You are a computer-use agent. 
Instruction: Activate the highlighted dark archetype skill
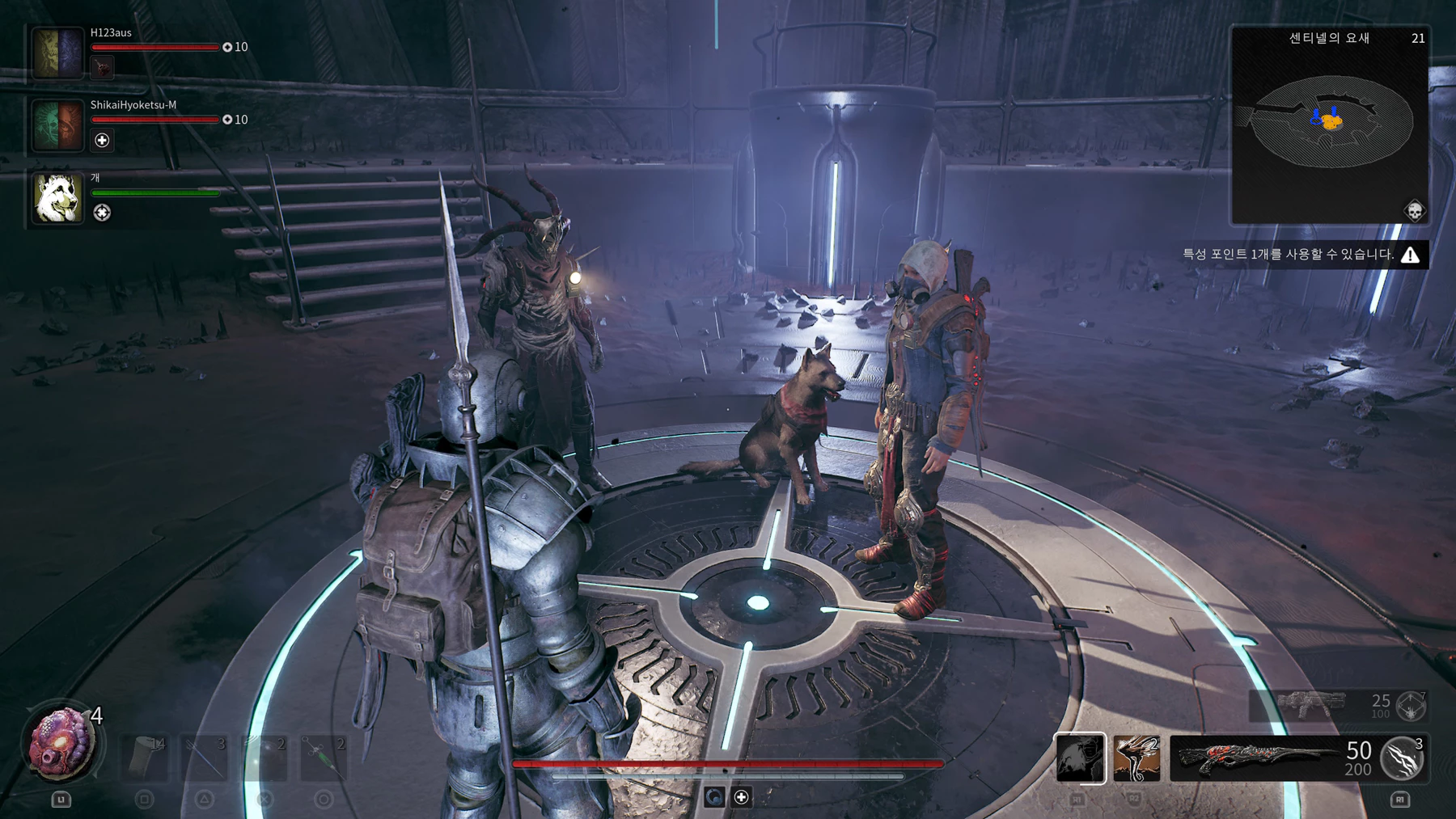[1080, 758]
